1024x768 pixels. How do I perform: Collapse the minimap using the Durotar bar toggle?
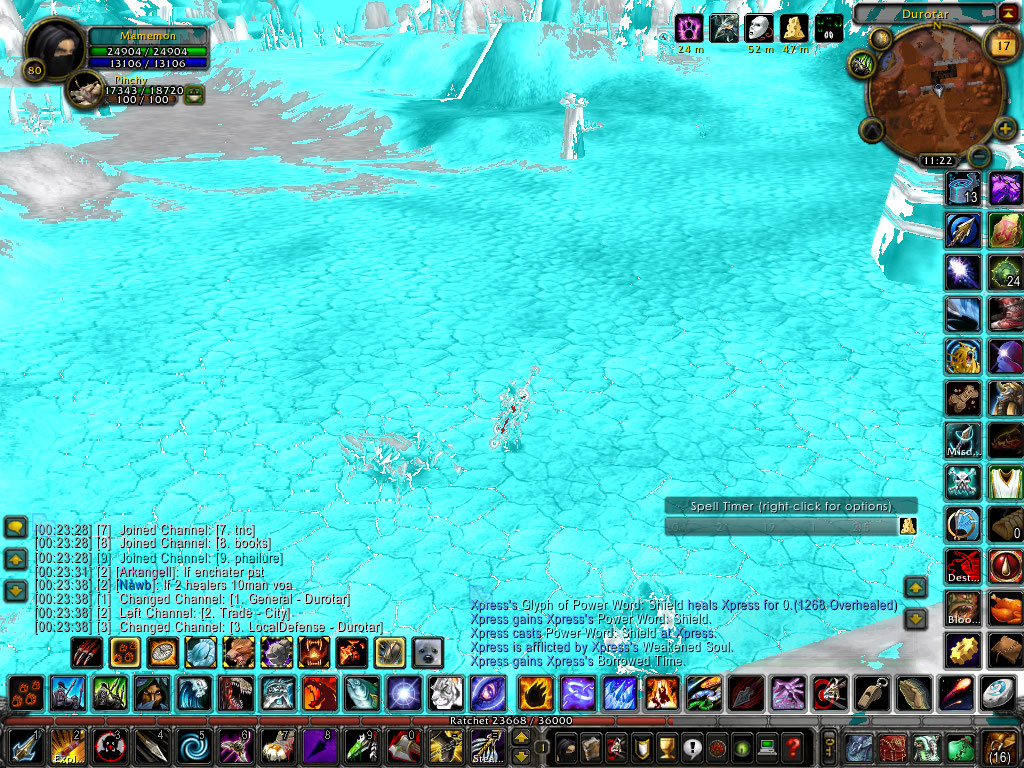click(1007, 13)
